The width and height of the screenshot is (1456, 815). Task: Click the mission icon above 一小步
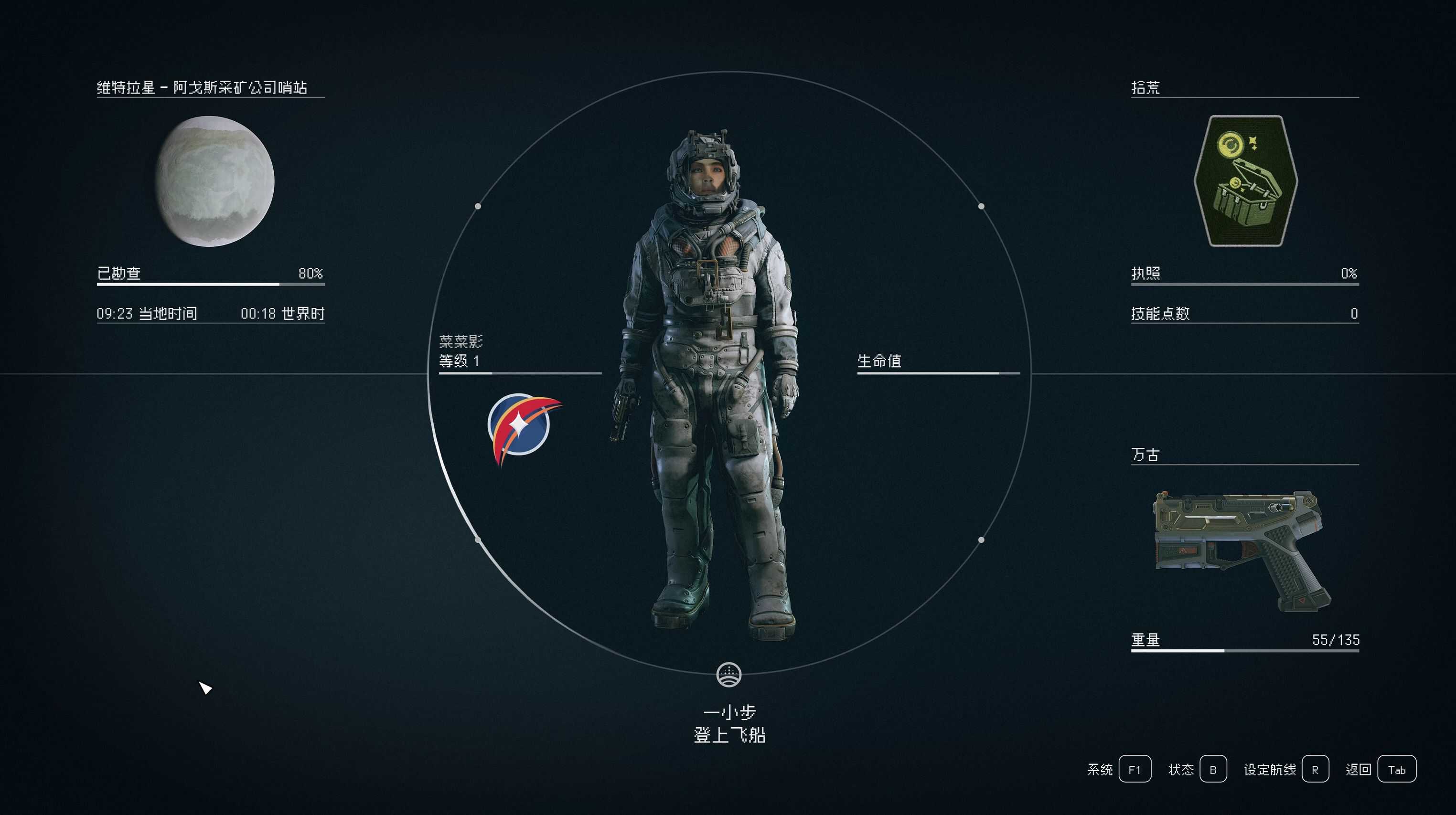coord(729,674)
